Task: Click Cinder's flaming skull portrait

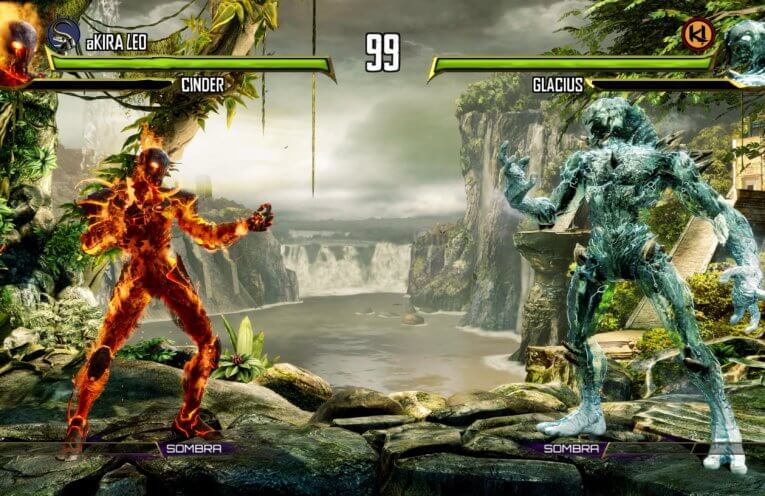Action: [x=19, y=45]
